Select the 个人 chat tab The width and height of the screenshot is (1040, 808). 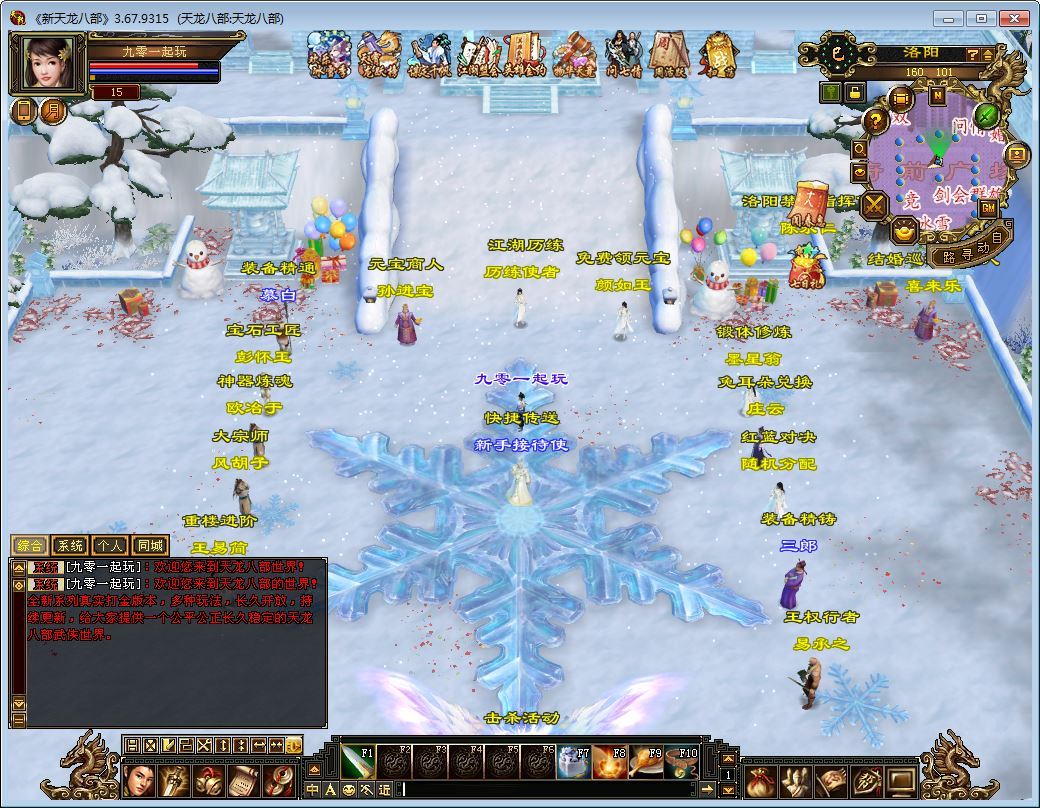pyautogui.click(x=109, y=546)
